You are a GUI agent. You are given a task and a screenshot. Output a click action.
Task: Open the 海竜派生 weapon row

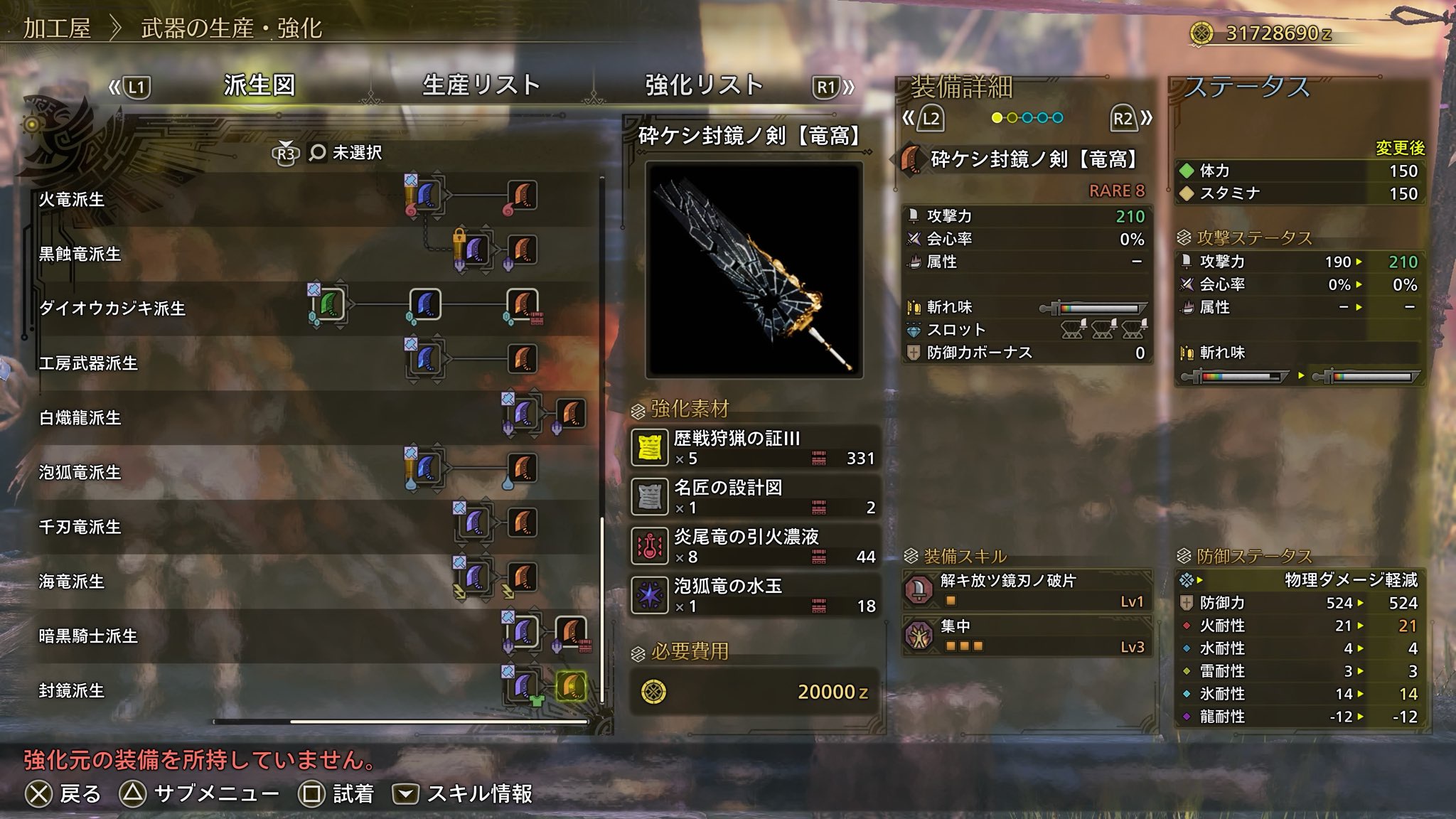click(x=71, y=582)
